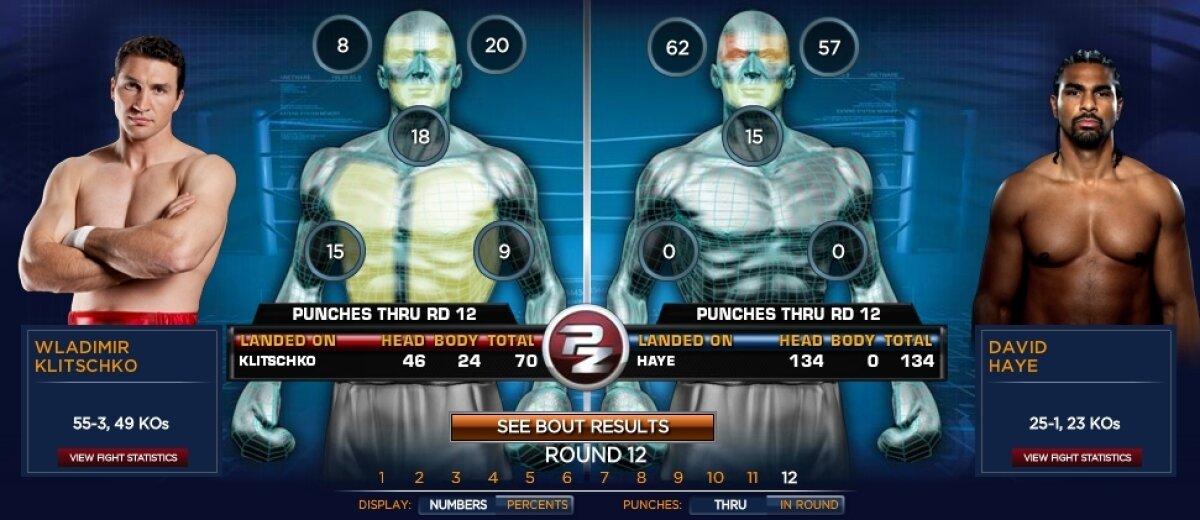Select round 6
The image size is (1200, 520).
(567, 478)
